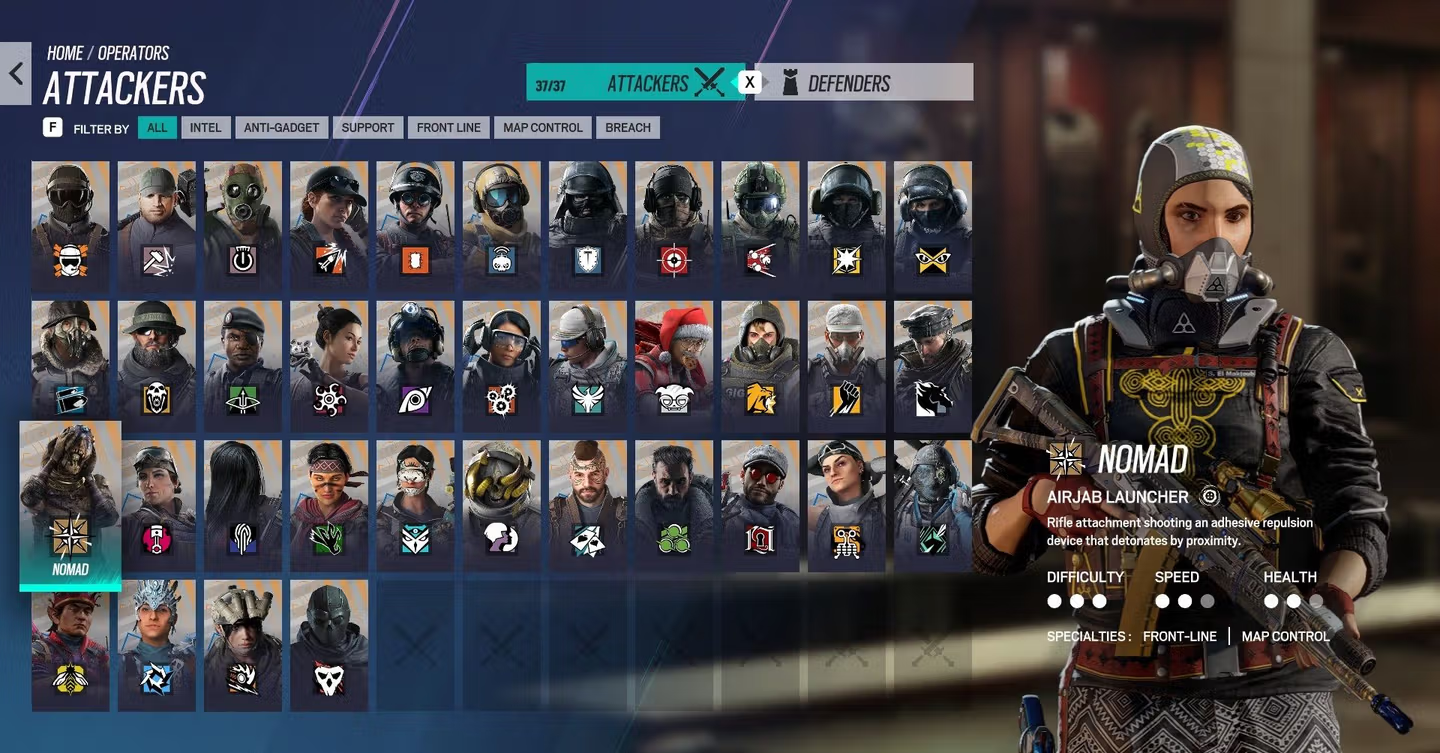This screenshot has height=753, width=1440.
Task: Filter by Front Line specialty
Action: pyautogui.click(x=448, y=128)
